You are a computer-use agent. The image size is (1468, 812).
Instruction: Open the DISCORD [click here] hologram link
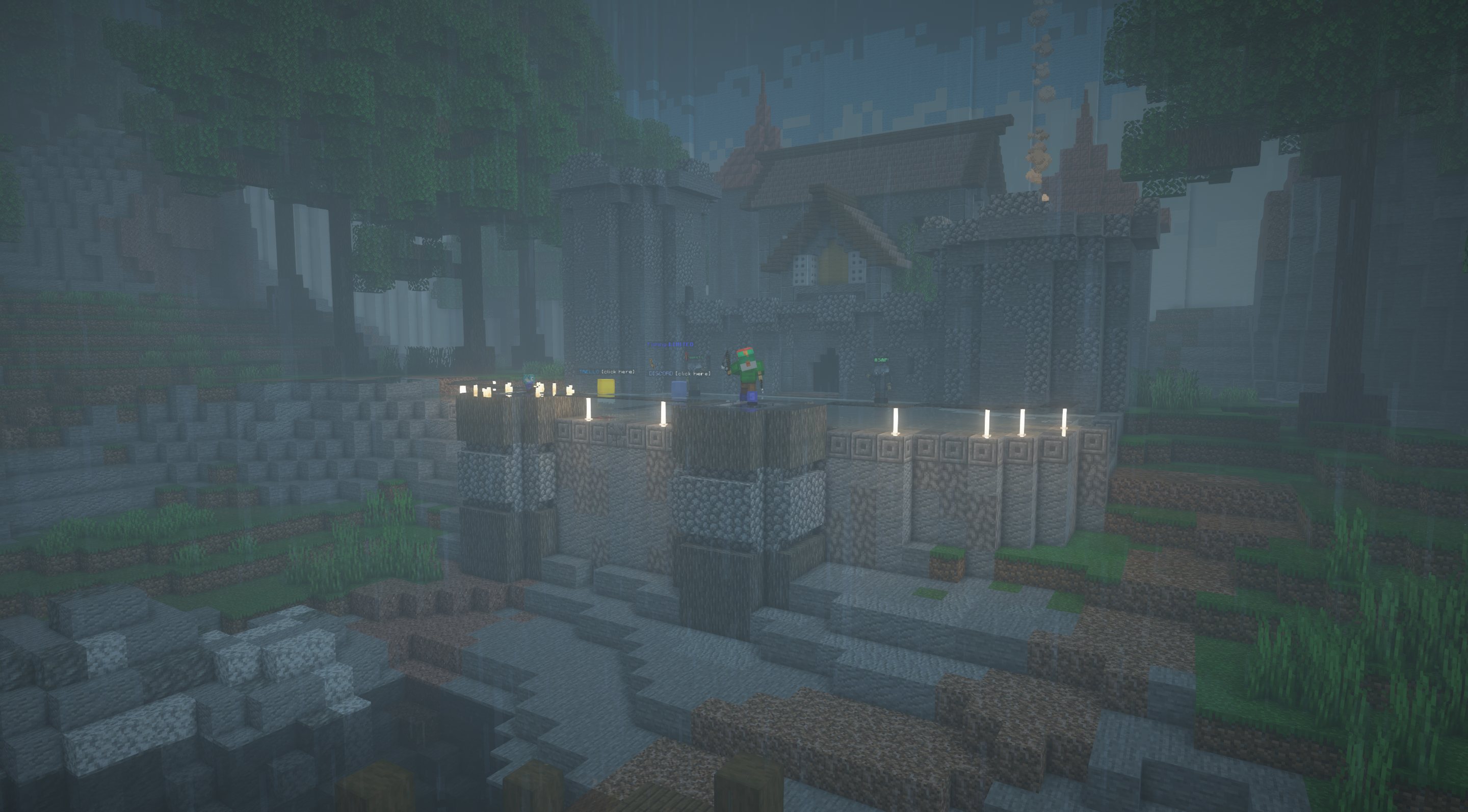point(680,373)
